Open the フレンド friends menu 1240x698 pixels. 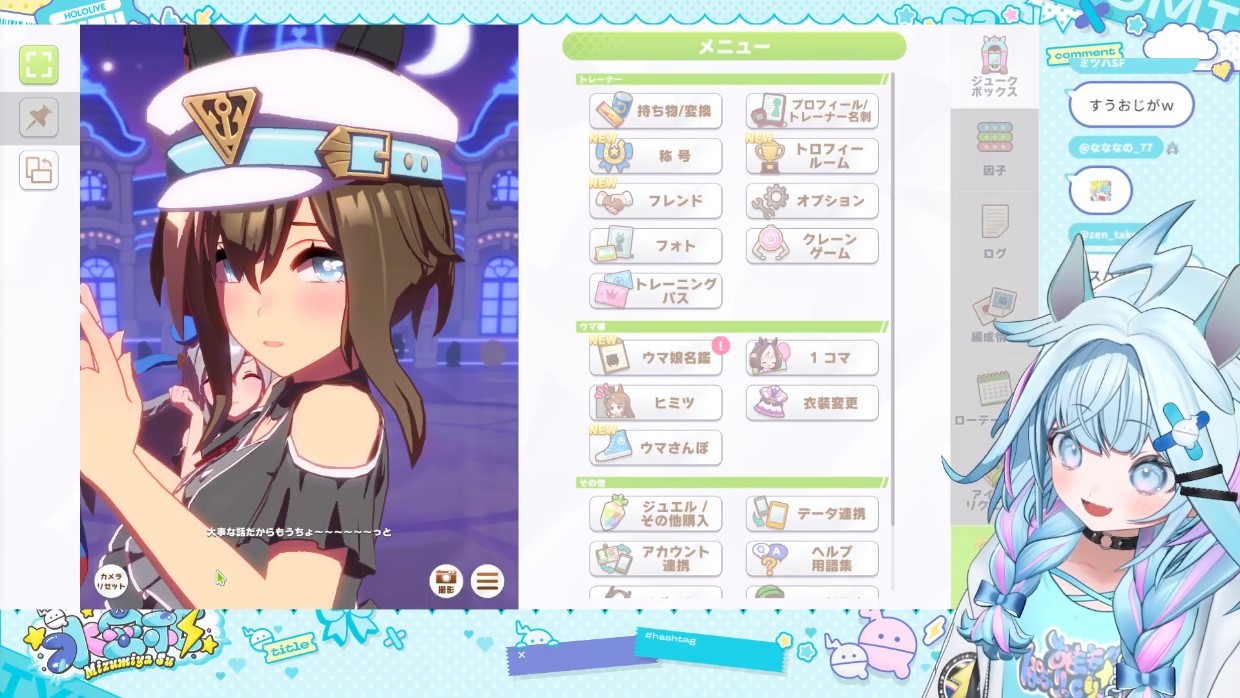(x=656, y=201)
